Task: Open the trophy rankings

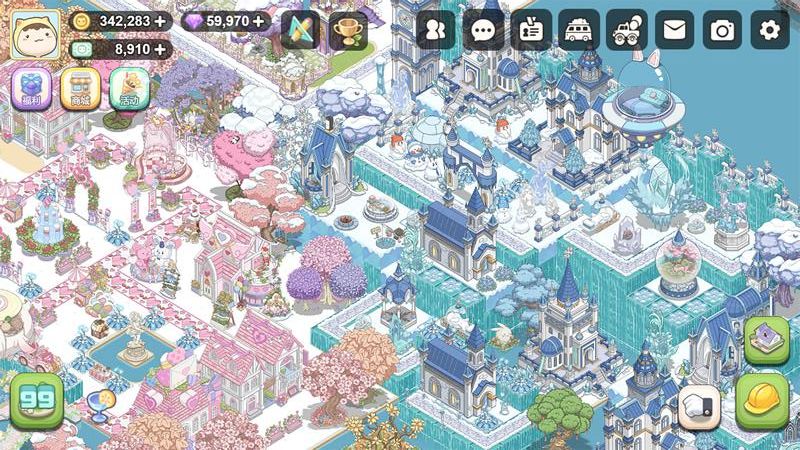Action: coord(348,31)
